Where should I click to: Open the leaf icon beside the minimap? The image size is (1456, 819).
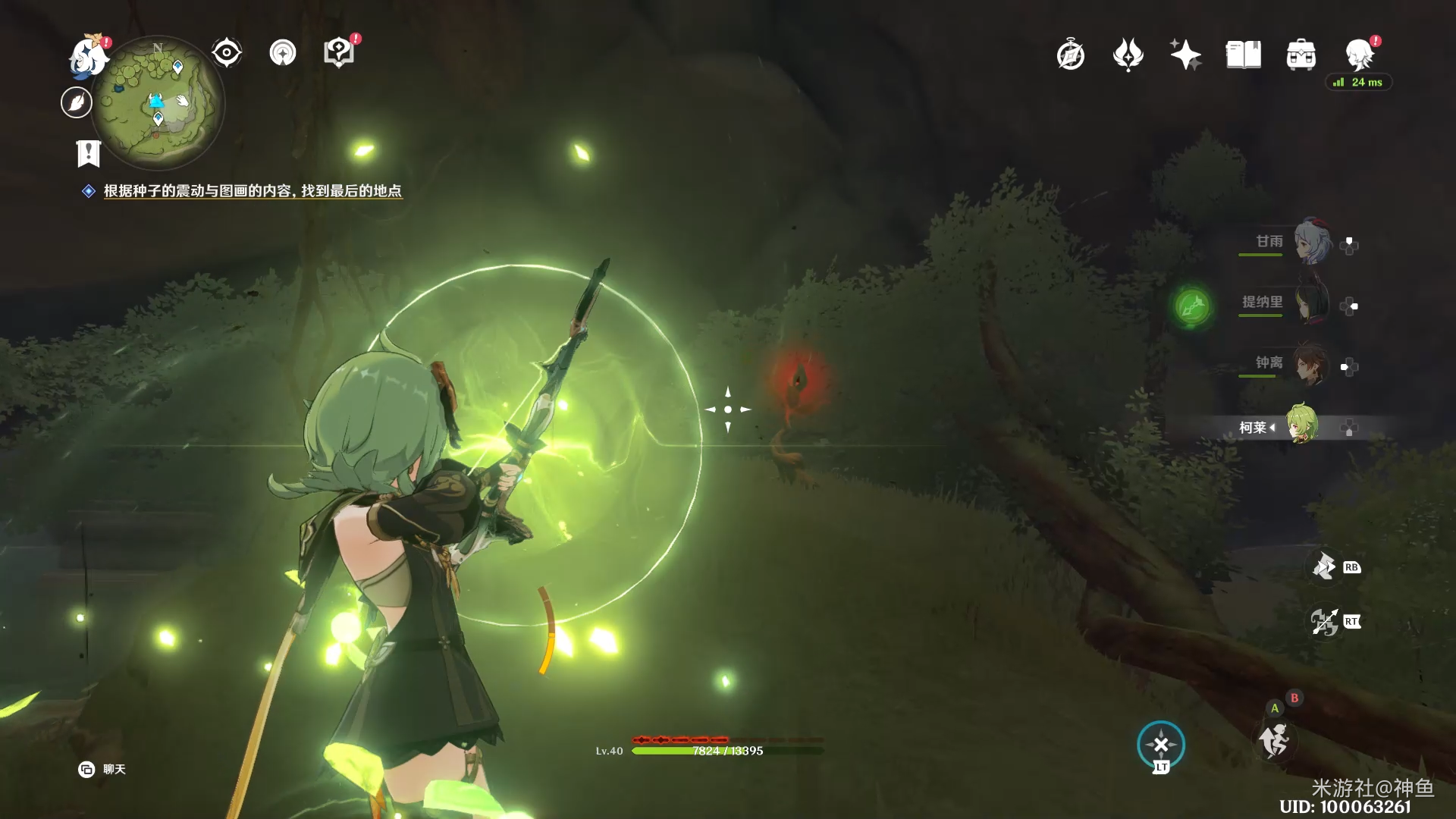coord(77,102)
